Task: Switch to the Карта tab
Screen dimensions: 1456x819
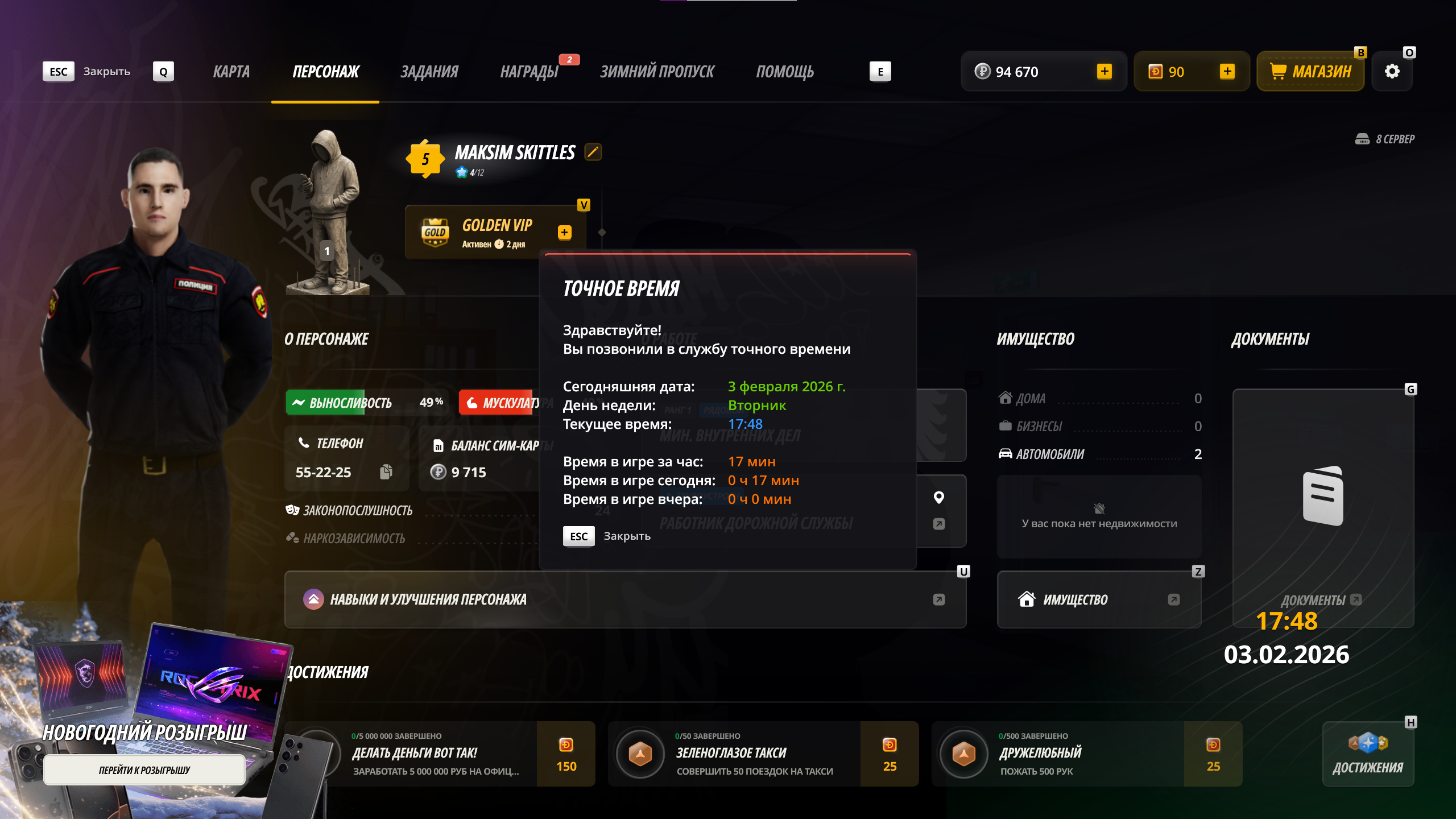Action: tap(231, 72)
